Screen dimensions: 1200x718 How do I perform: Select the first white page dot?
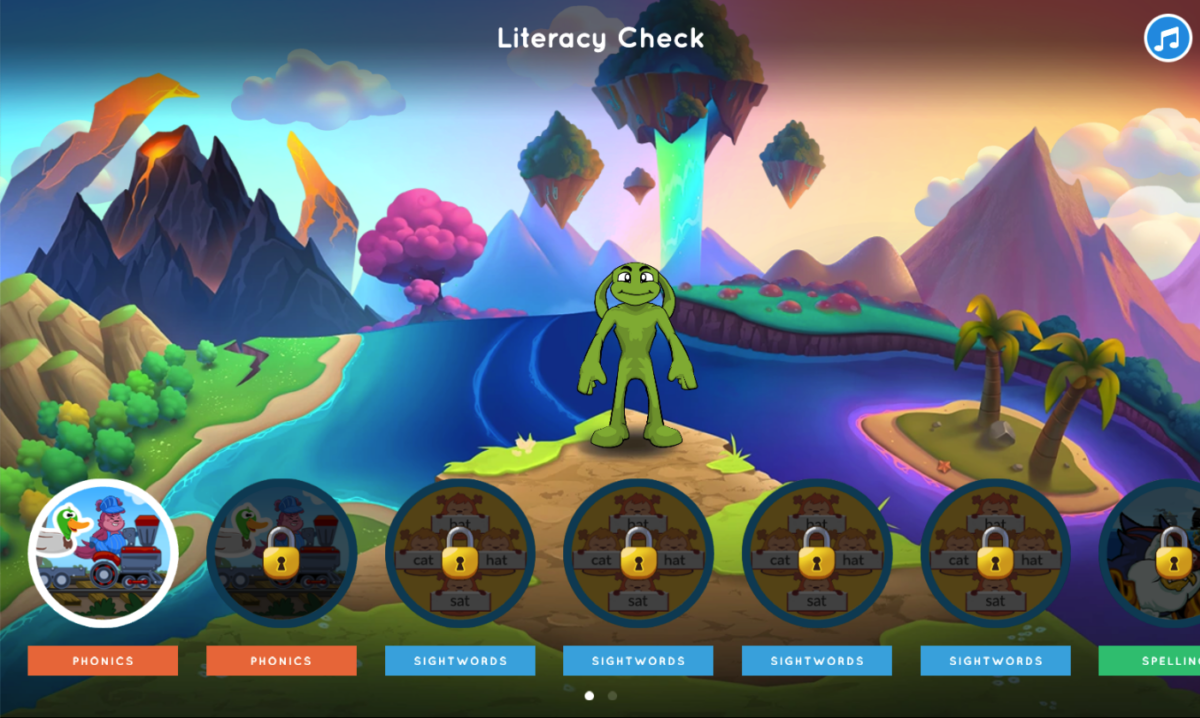click(589, 695)
